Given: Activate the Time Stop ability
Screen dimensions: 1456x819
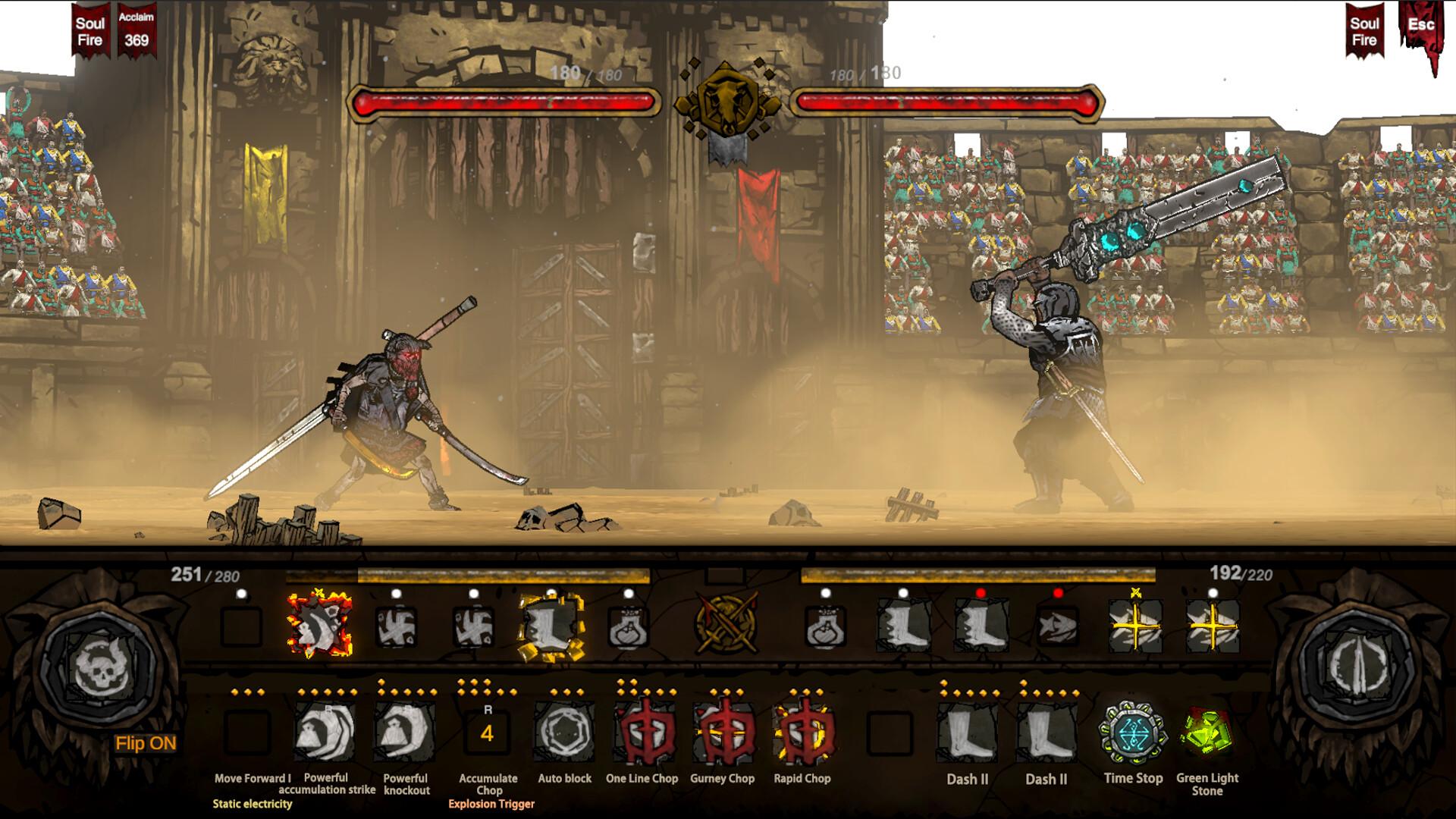Looking at the screenshot, I should click(1131, 732).
